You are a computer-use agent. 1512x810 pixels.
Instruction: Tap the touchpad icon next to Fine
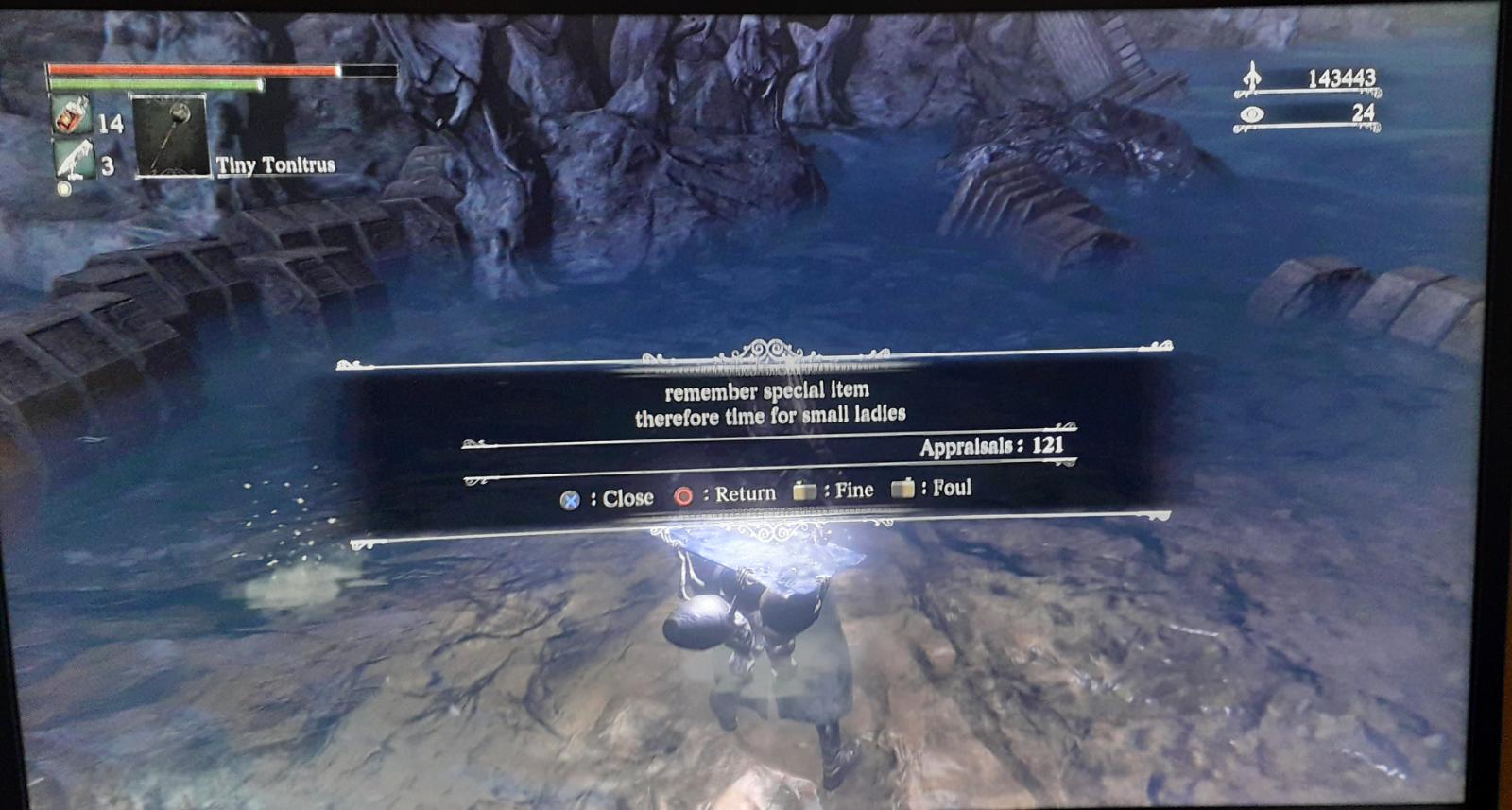tap(805, 491)
